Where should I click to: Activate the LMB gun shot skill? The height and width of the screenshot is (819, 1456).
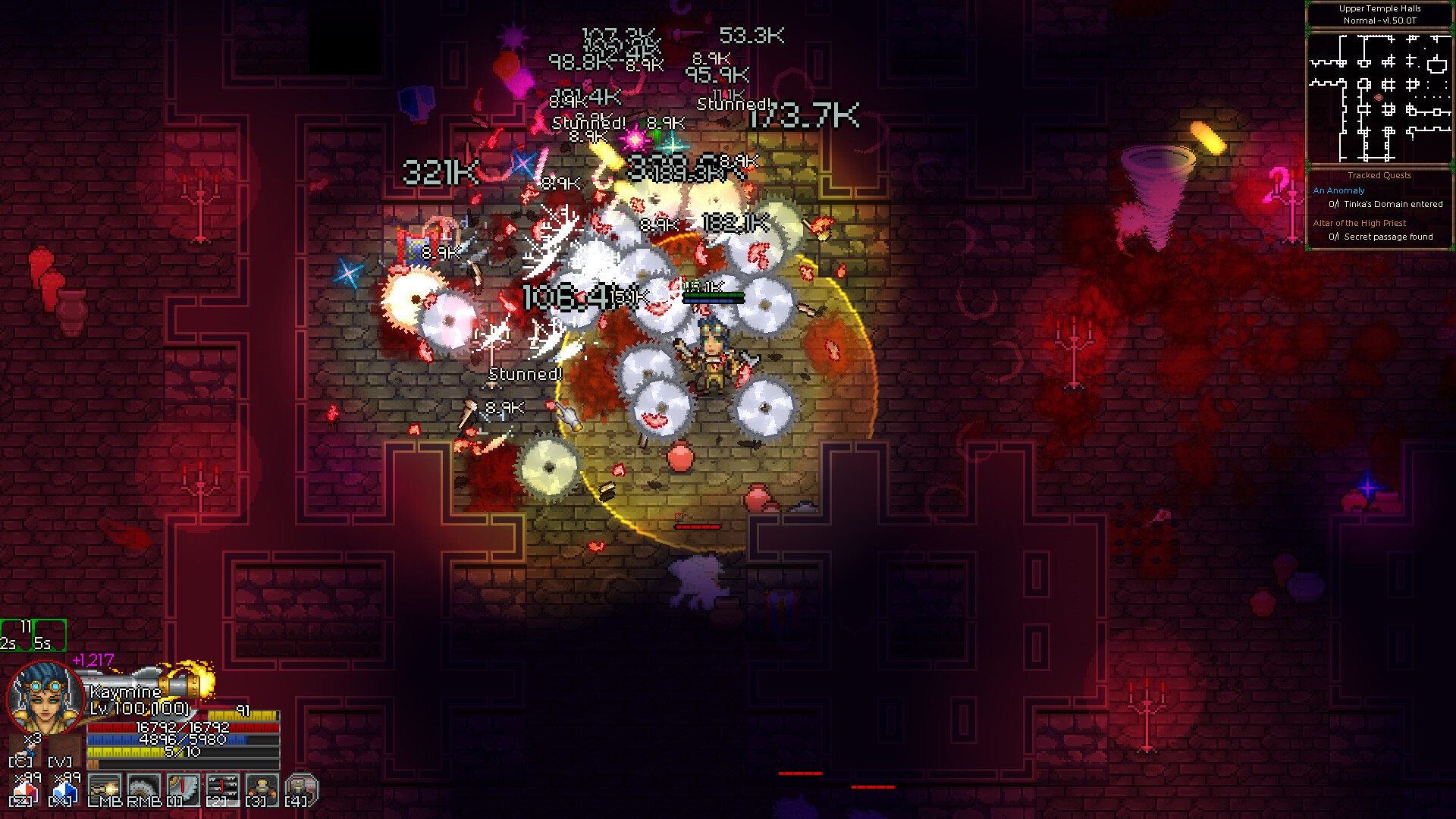(104, 789)
